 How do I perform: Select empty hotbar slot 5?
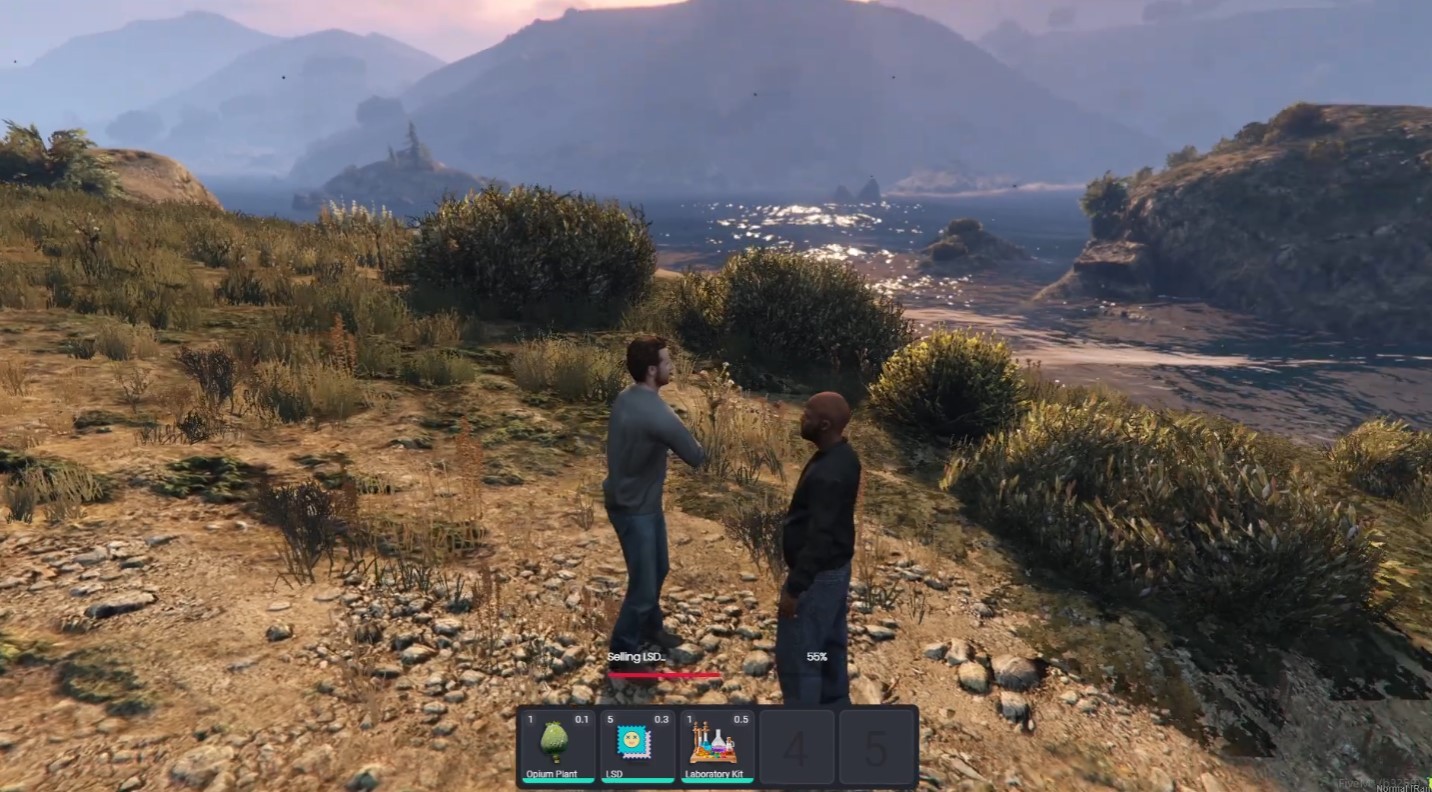tap(876, 747)
